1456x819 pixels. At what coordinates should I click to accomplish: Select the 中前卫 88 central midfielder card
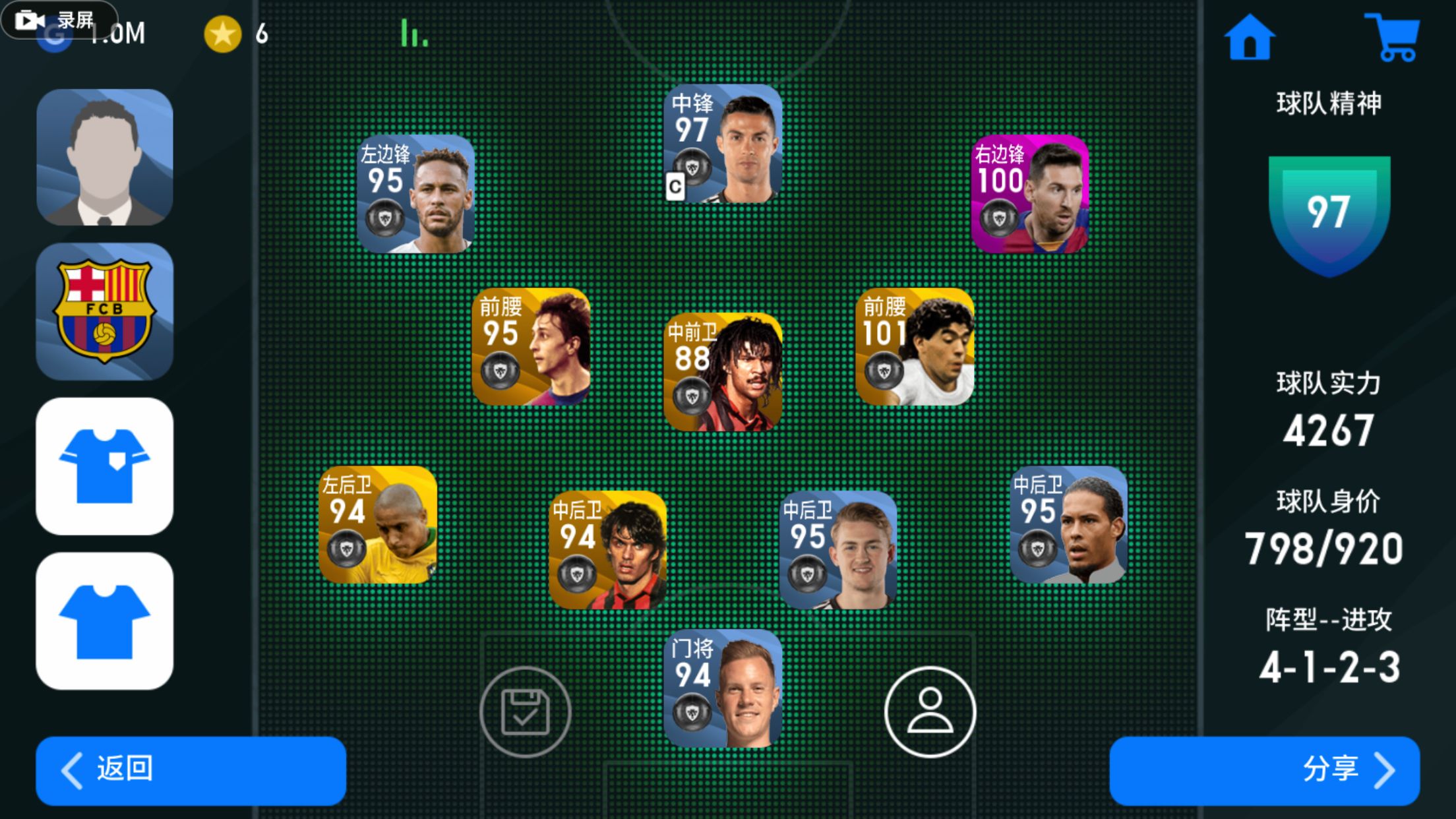tap(723, 372)
